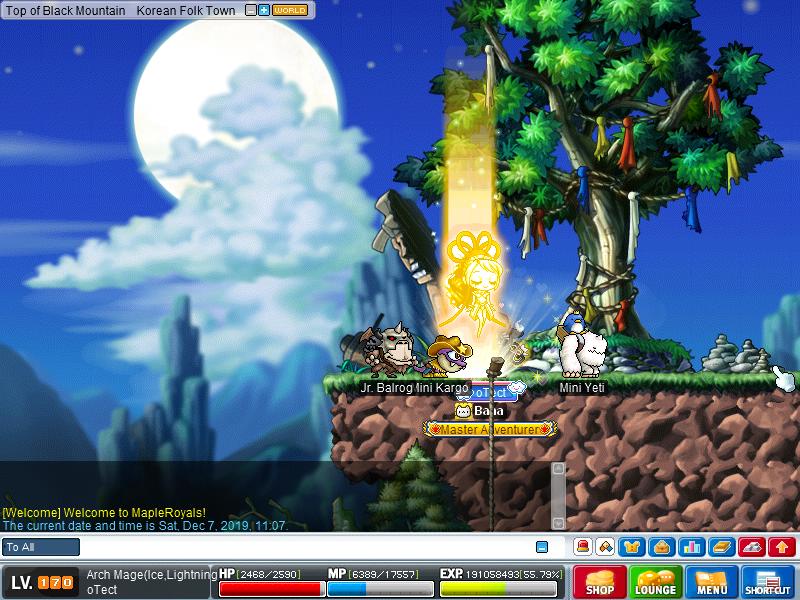Click the chat text input field

pos(300,547)
